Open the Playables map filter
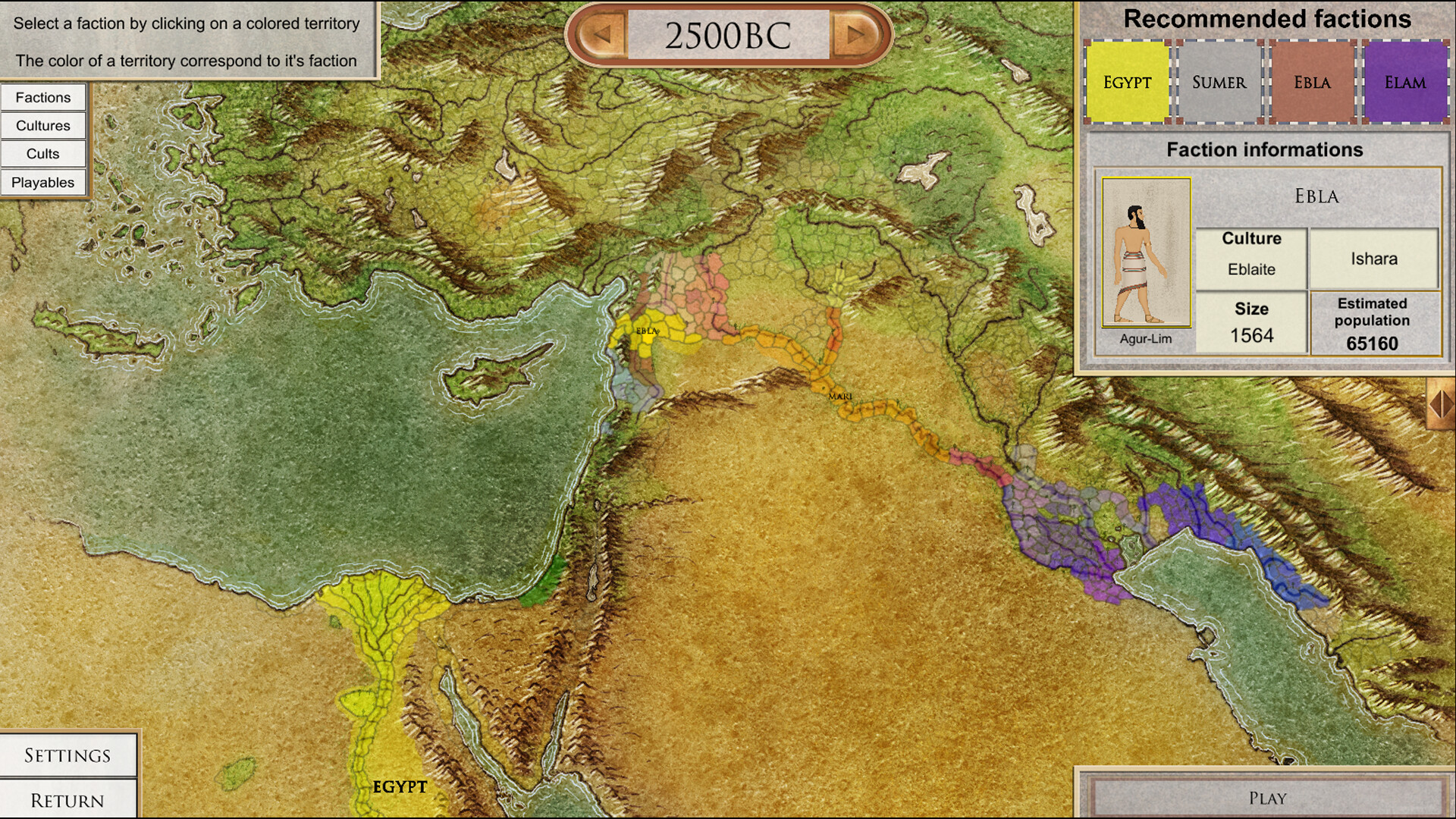The image size is (1456, 819). click(42, 182)
